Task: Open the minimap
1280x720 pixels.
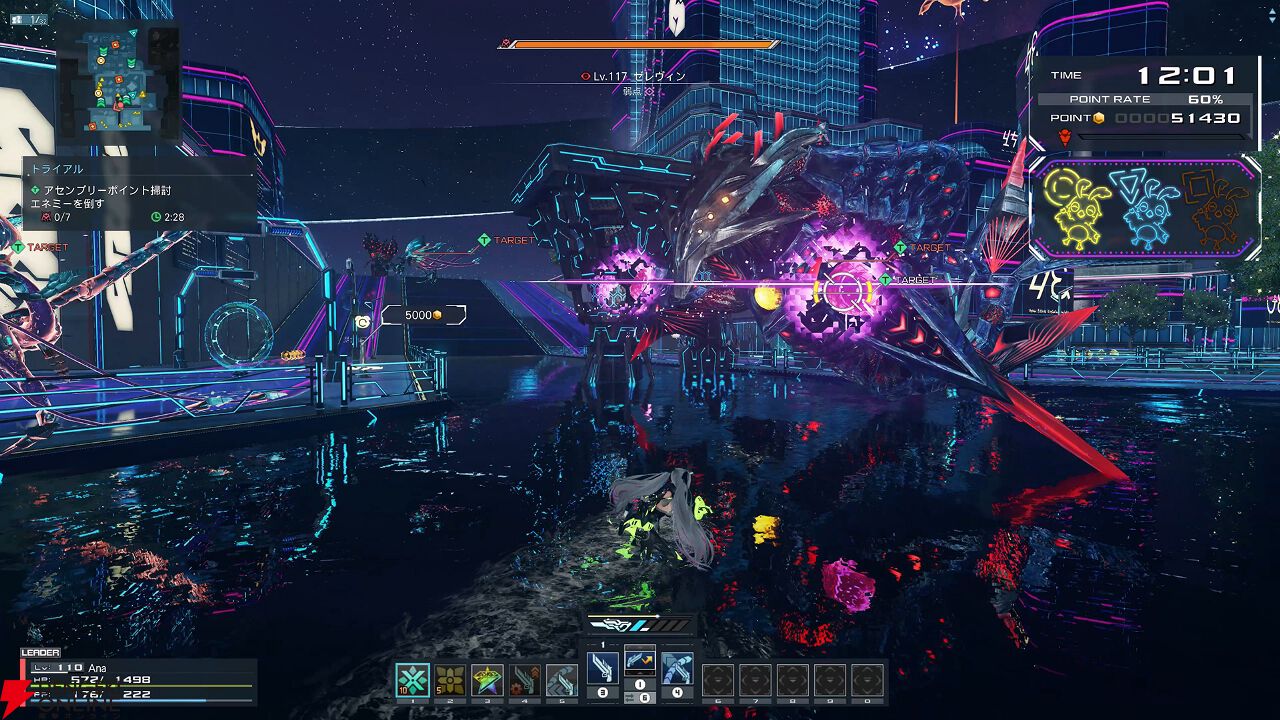Action: (x=117, y=80)
